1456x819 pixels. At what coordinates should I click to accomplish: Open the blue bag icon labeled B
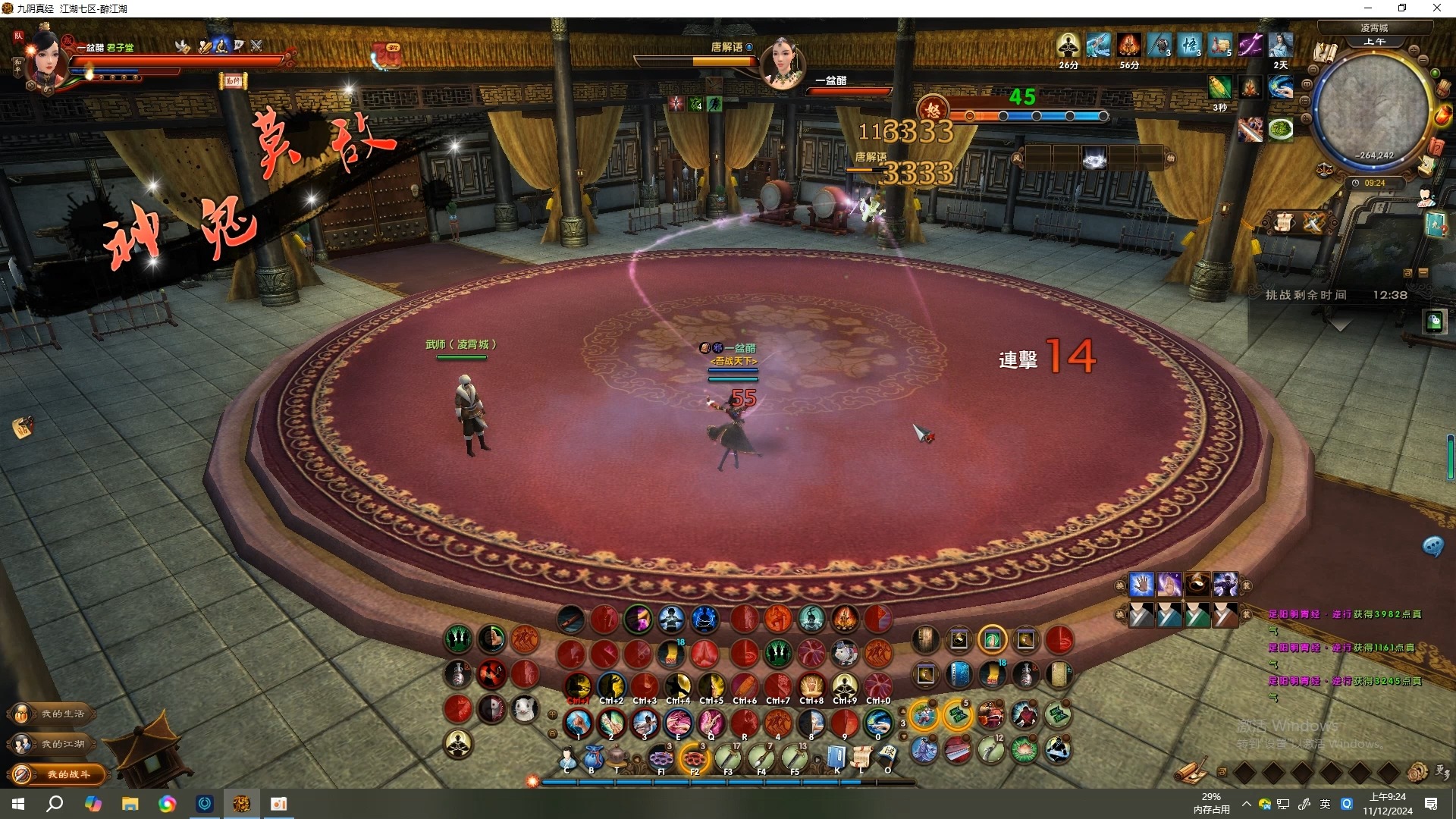click(x=592, y=757)
